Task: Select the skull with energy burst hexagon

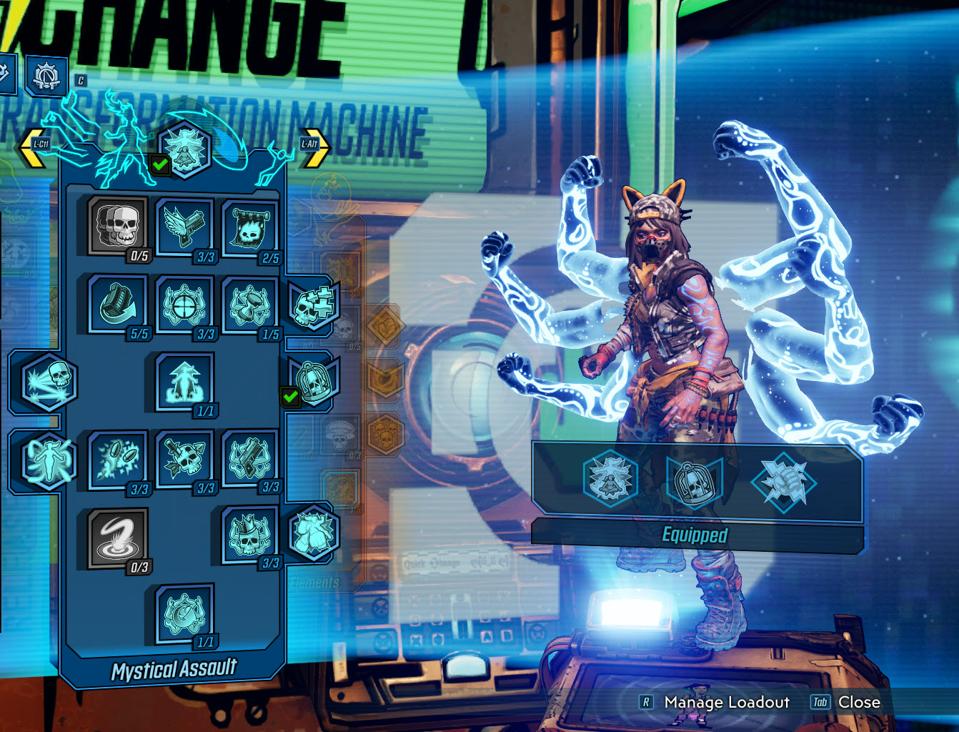Action: pos(48,381)
